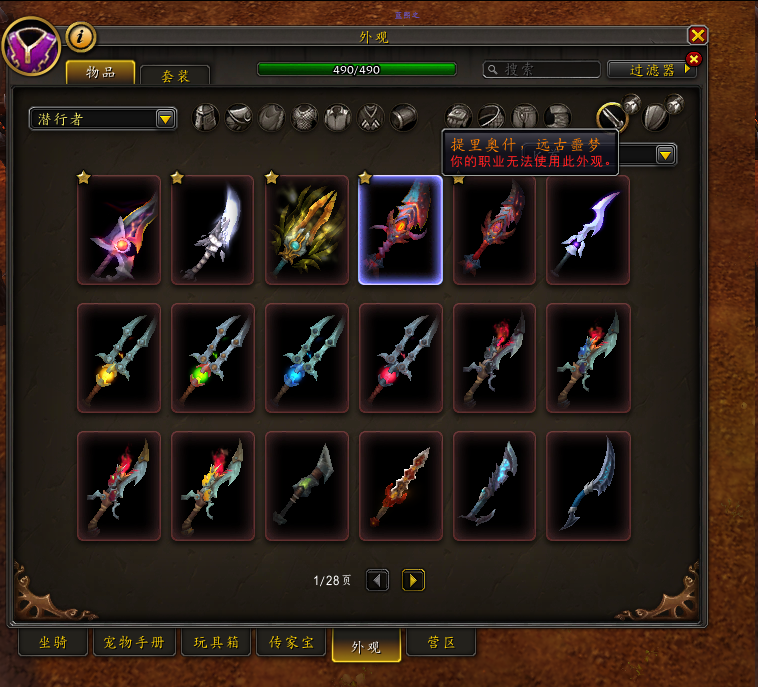Go to the next page of appearances

click(x=413, y=580)
